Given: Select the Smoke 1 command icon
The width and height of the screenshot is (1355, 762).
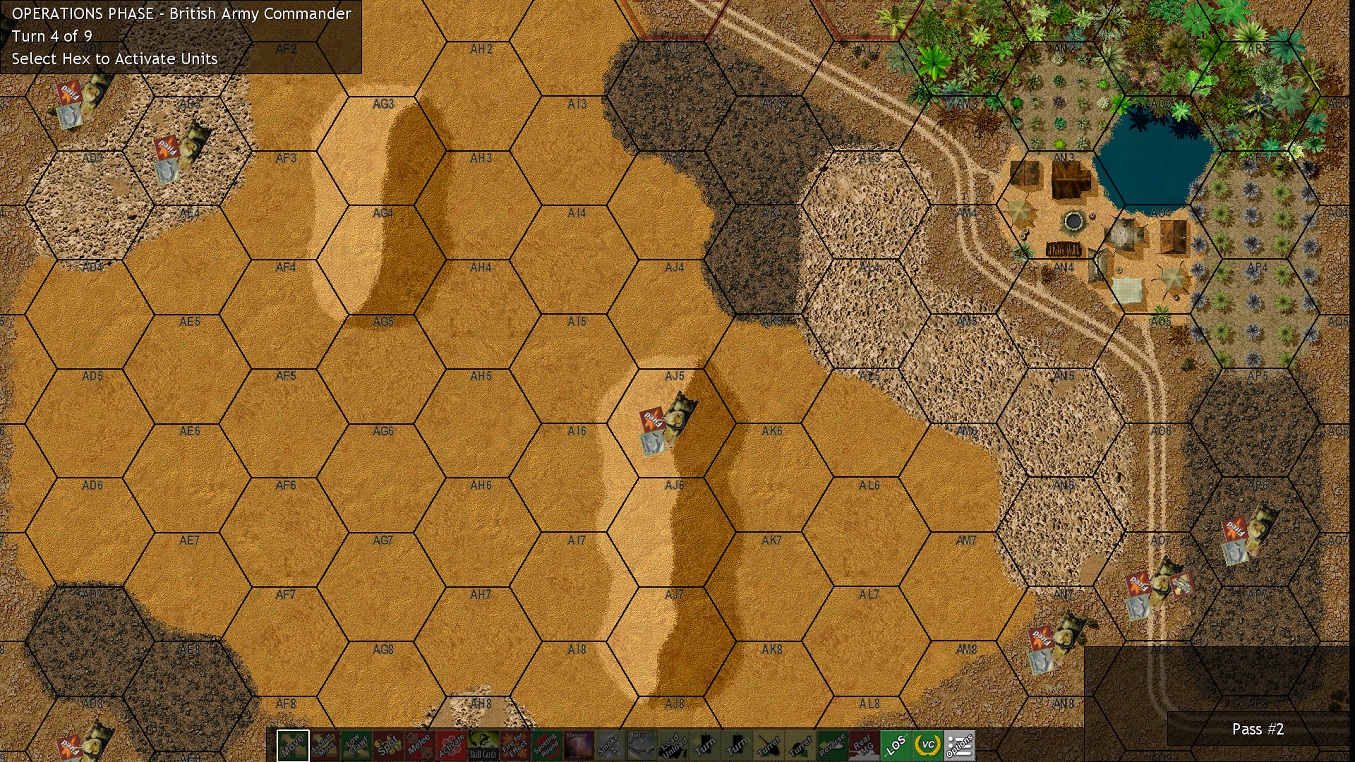Looking at the screenshot, I should point(612,744).
